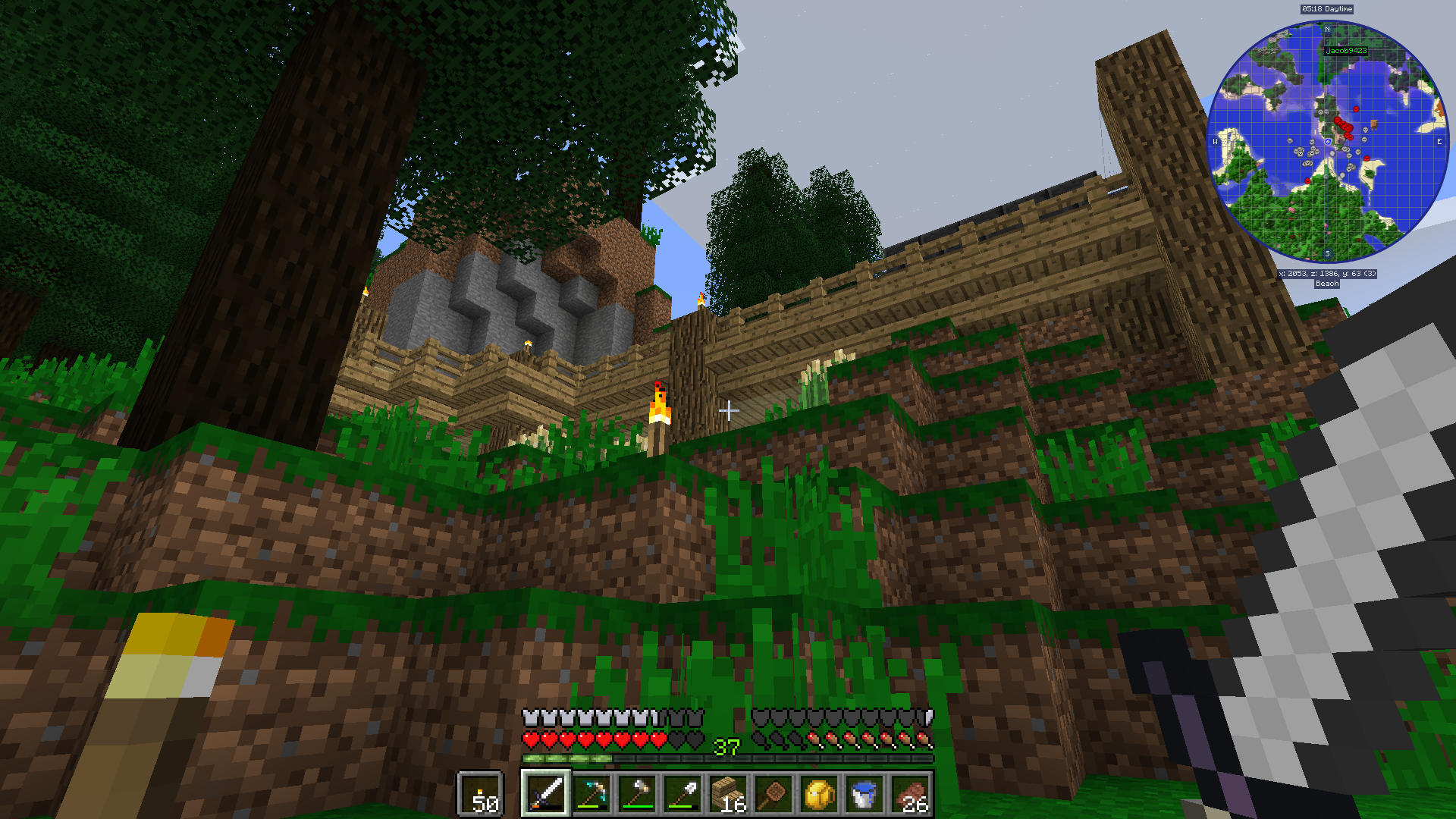Choose the axe in the hotbar
Image resolution: width=1456 pixels, height=819 pixels.
(x=637, y=793)
